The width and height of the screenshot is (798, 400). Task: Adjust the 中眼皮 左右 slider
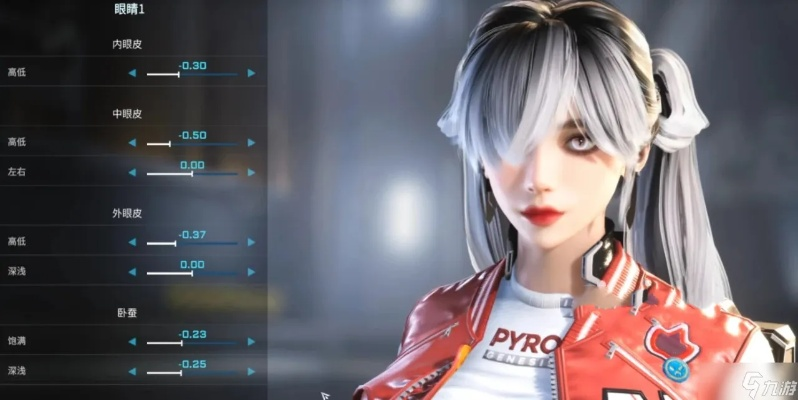pyautogui.click(x=192, y=174)
